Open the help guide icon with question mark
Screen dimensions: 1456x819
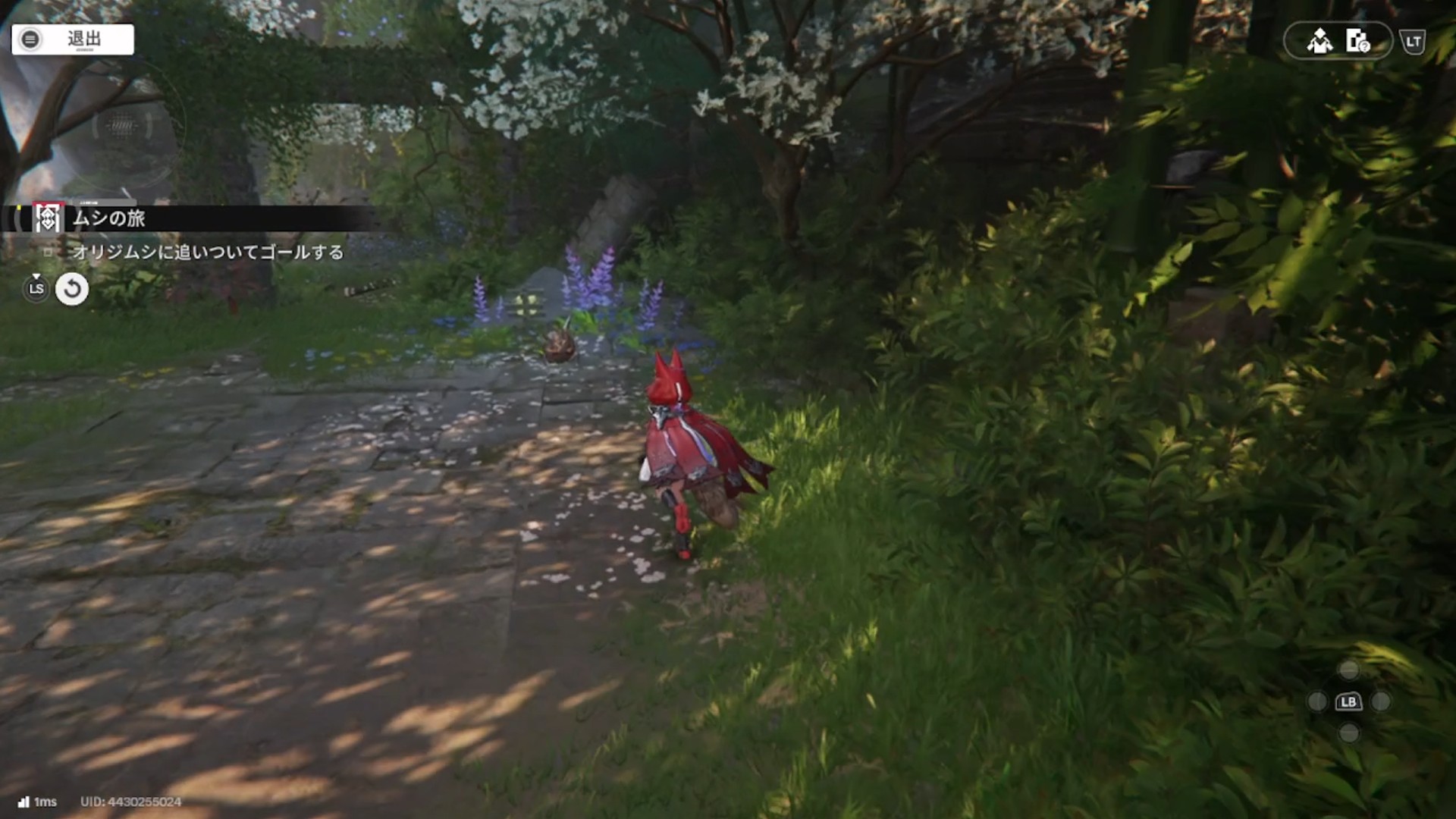[1357, 41]
